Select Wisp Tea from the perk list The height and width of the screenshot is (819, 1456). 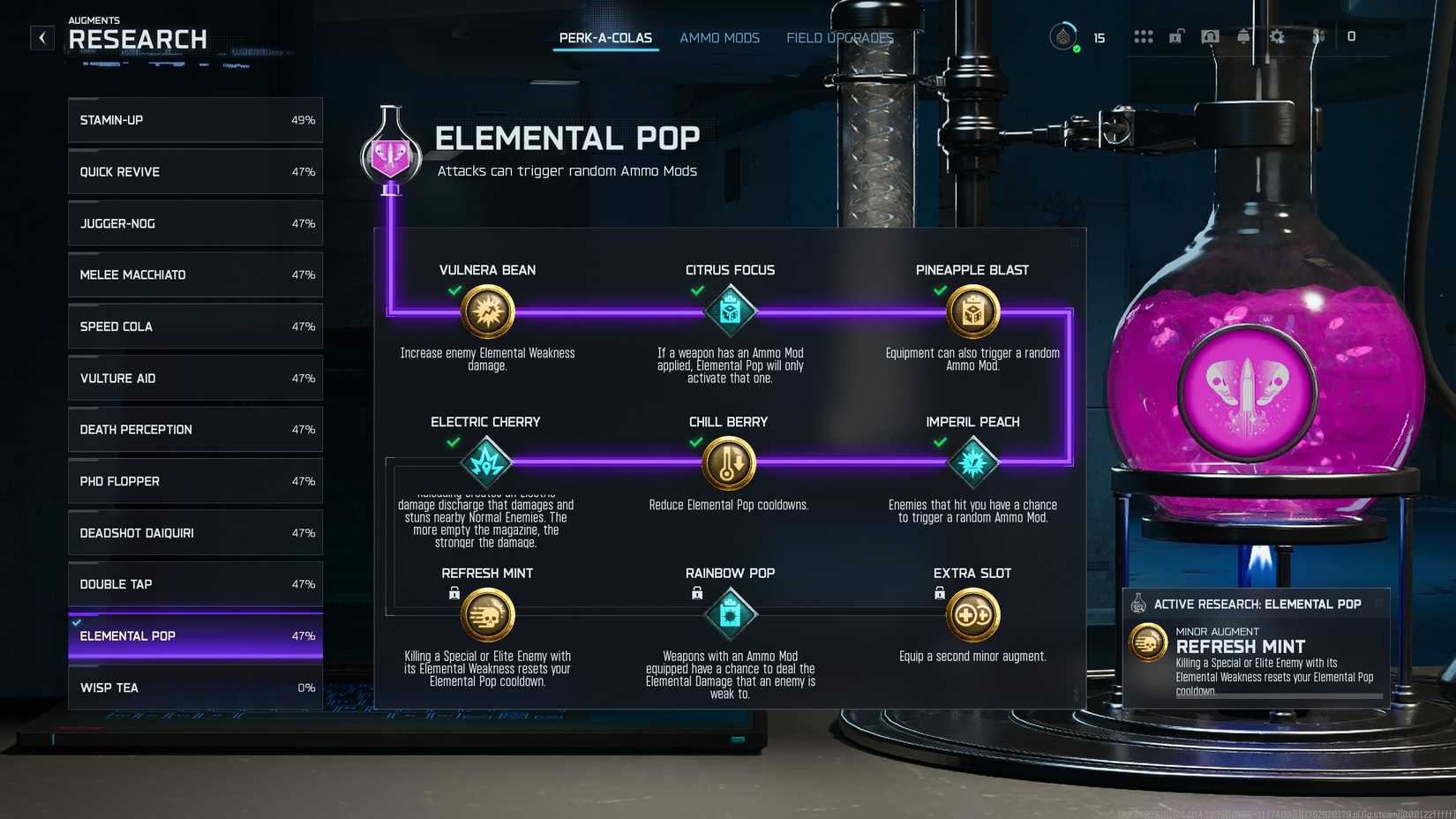click(x=194, y=688)
